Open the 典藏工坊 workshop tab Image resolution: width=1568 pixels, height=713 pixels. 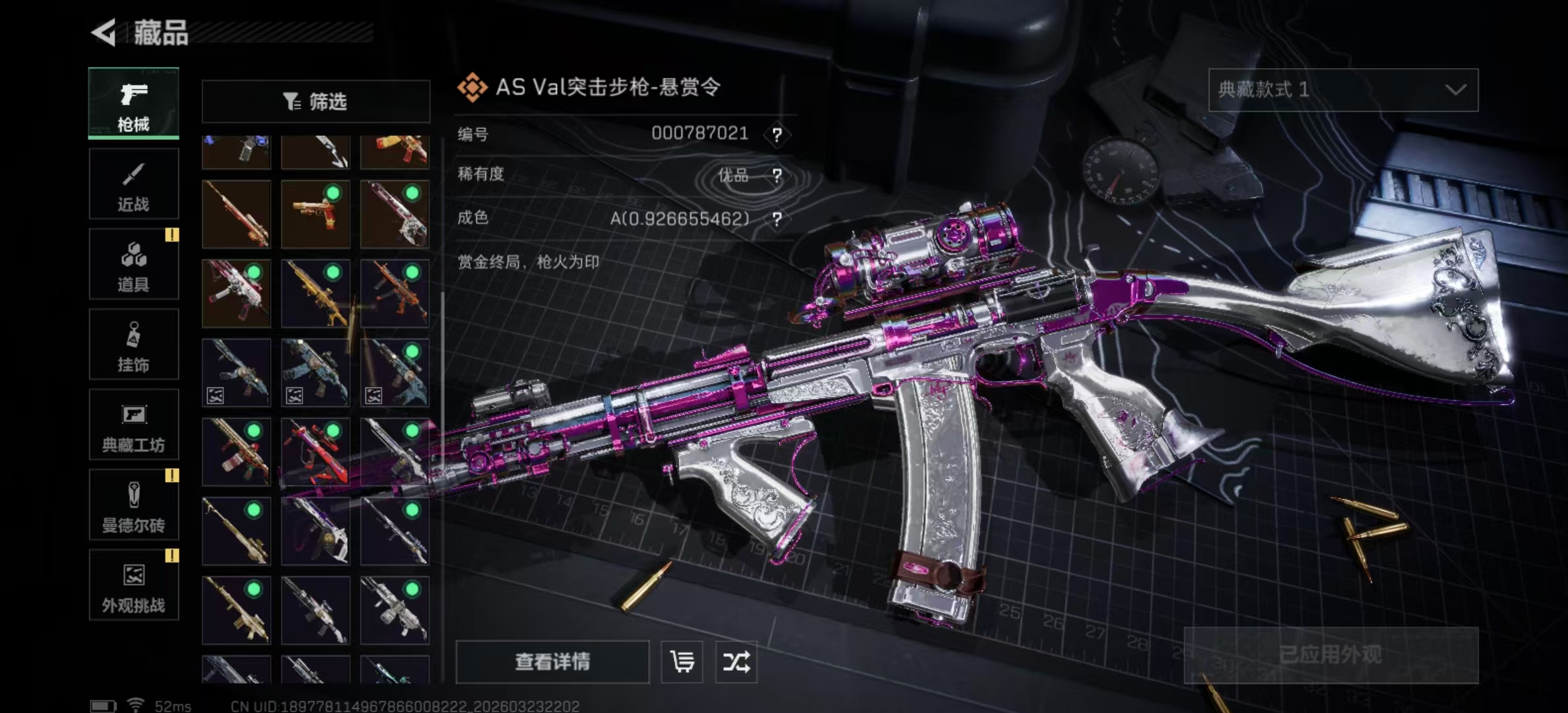tap(133, 424)
